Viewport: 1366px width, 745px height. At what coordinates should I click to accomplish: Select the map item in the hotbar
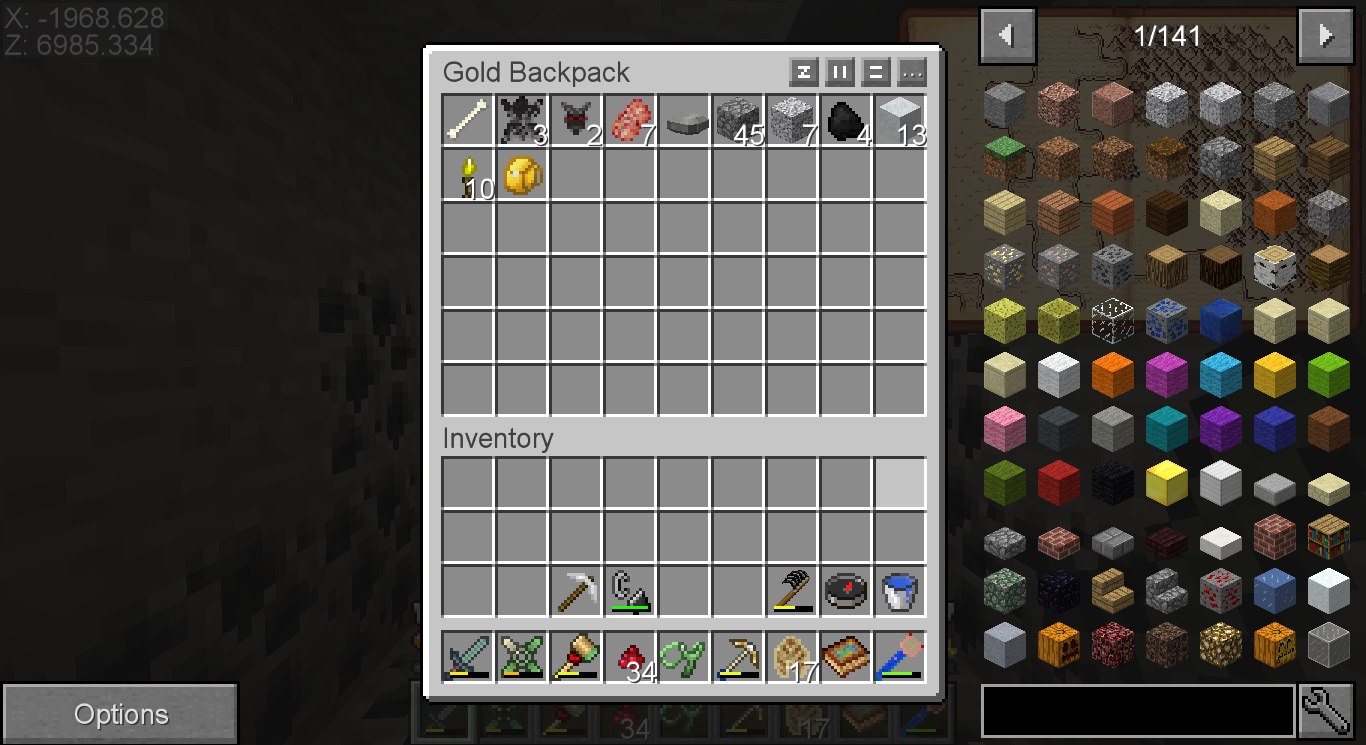tap(845, 656)
